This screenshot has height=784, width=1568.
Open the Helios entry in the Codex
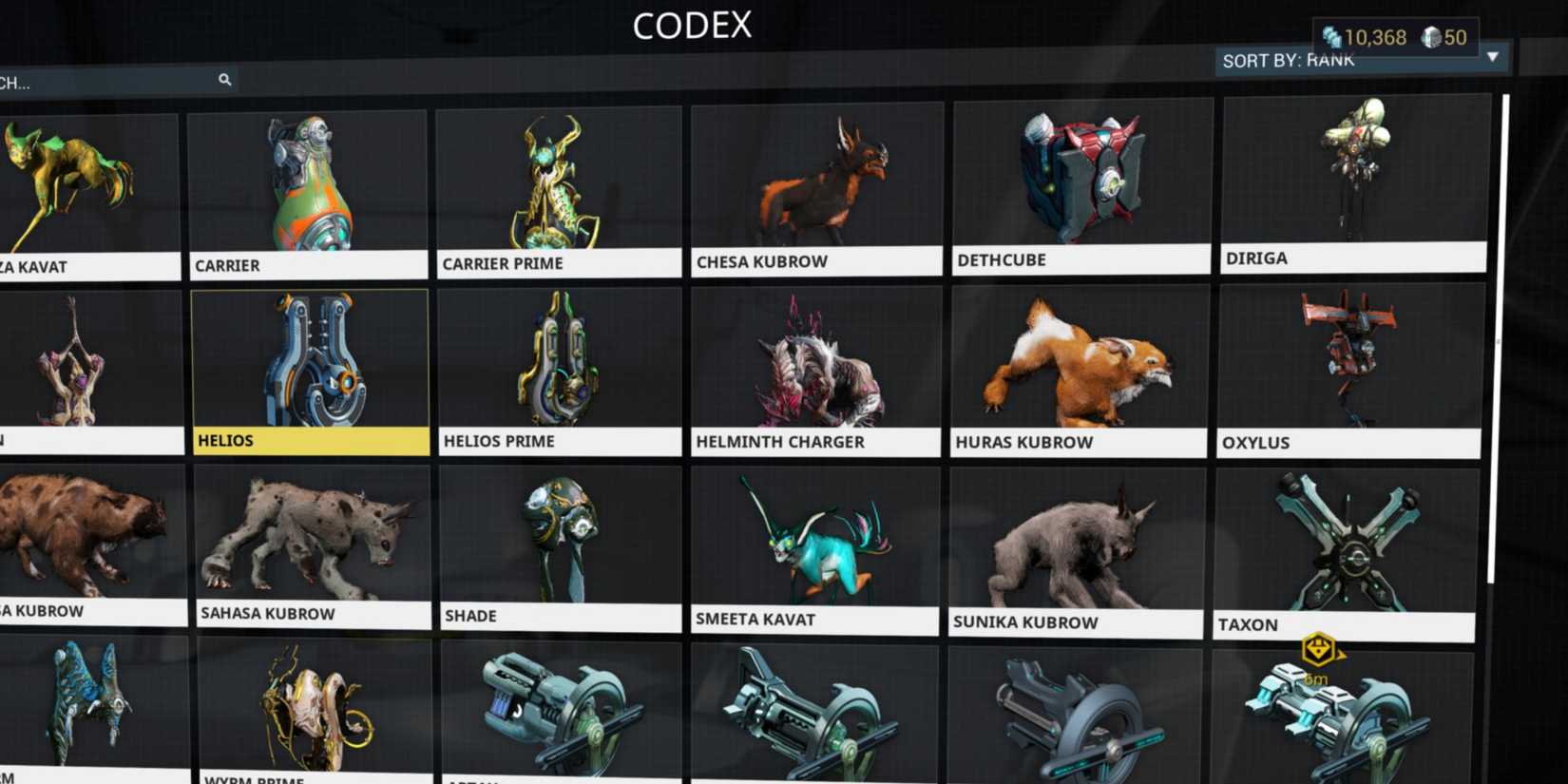pos(311,366)
